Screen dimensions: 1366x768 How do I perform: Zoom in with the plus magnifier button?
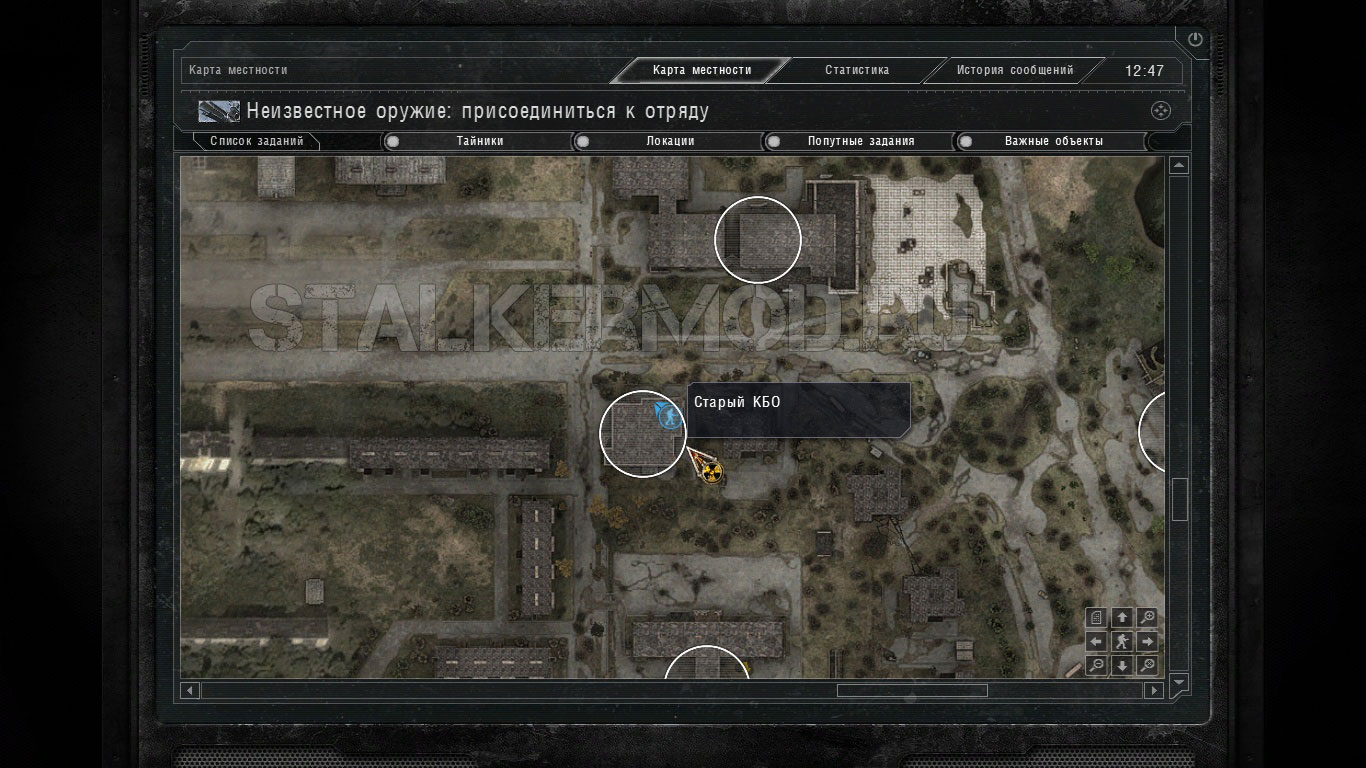click(x=1148, y=617)
